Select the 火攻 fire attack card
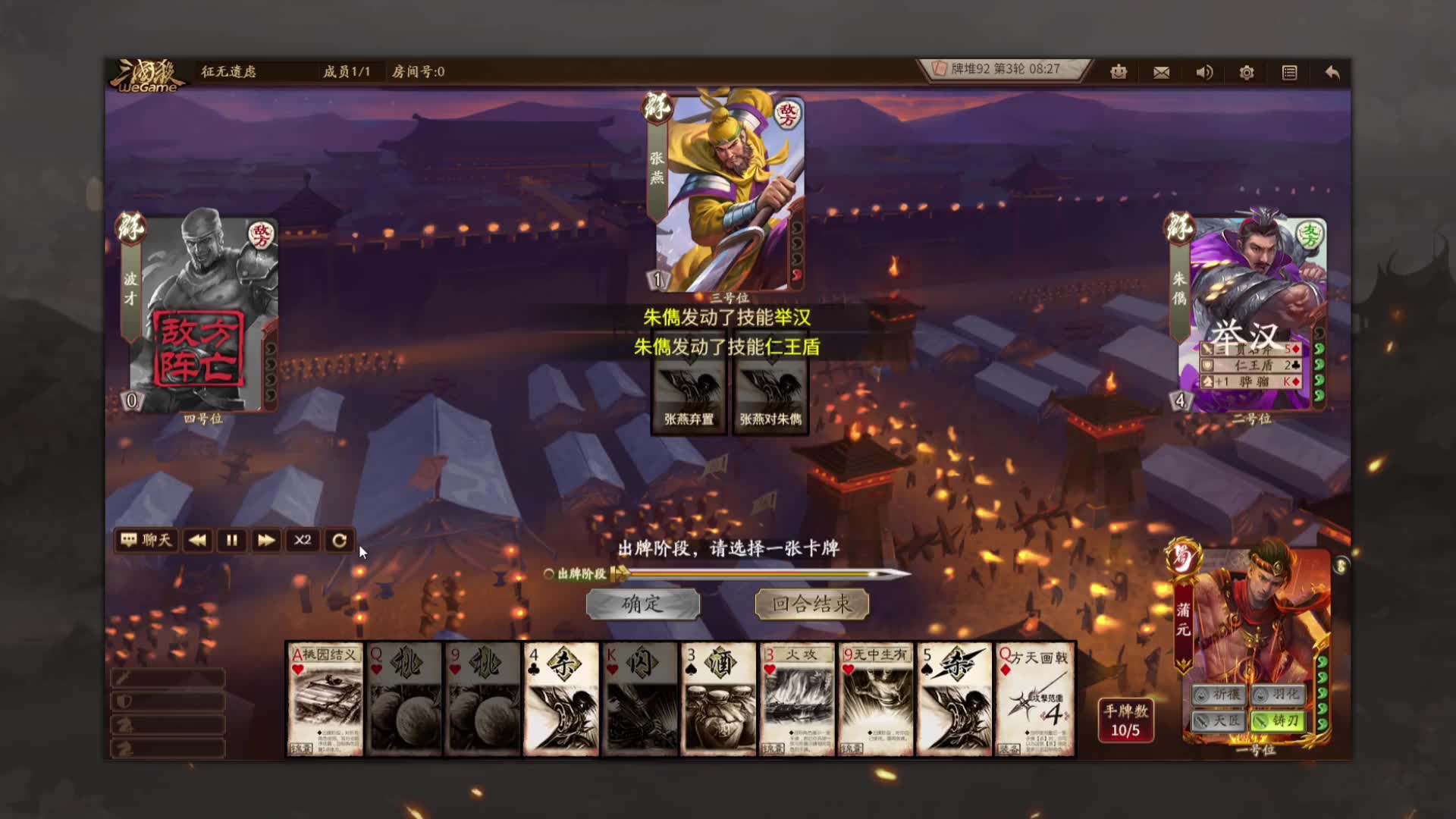The width and height of the screenshot is (1456, 819). pyautogui.click(x=797, y=699)
